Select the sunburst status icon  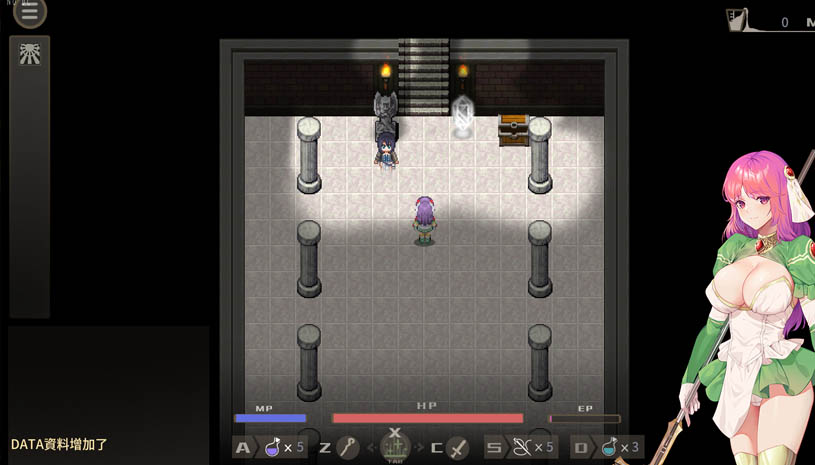30,55
